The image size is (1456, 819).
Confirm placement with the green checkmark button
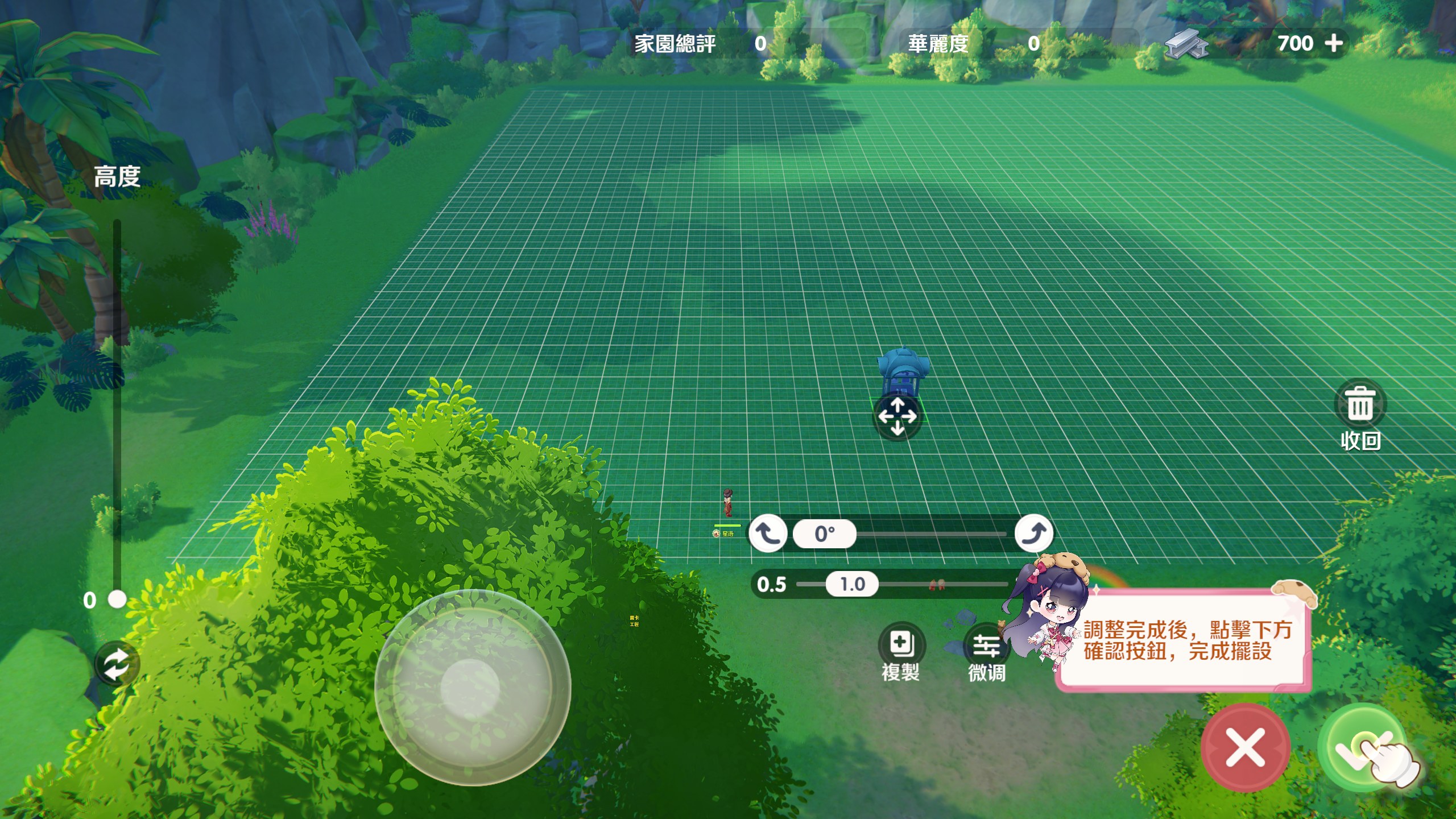tap(1360, 746)
